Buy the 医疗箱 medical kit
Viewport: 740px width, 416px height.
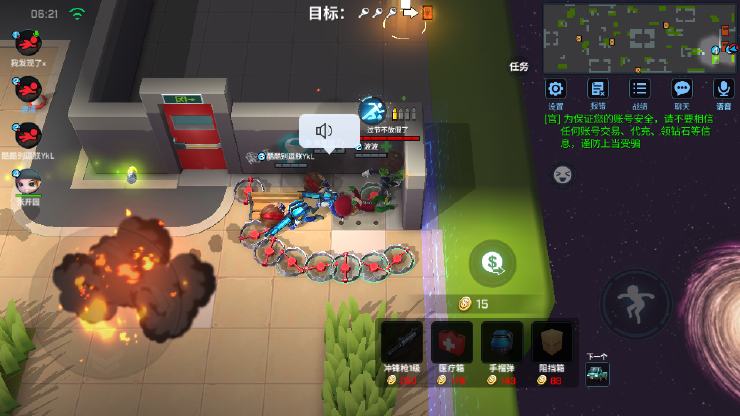pos(452,348)
